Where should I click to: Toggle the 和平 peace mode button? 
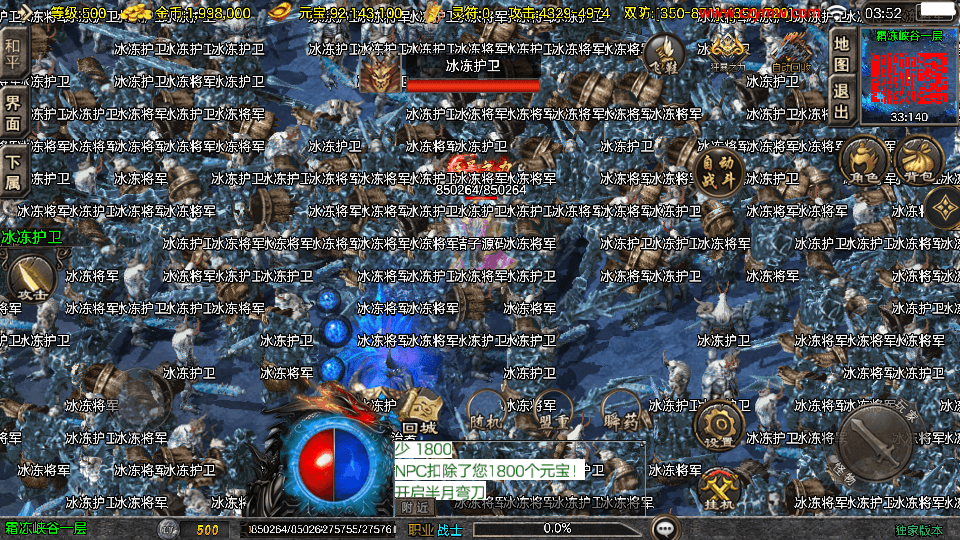tap(12, 47)
